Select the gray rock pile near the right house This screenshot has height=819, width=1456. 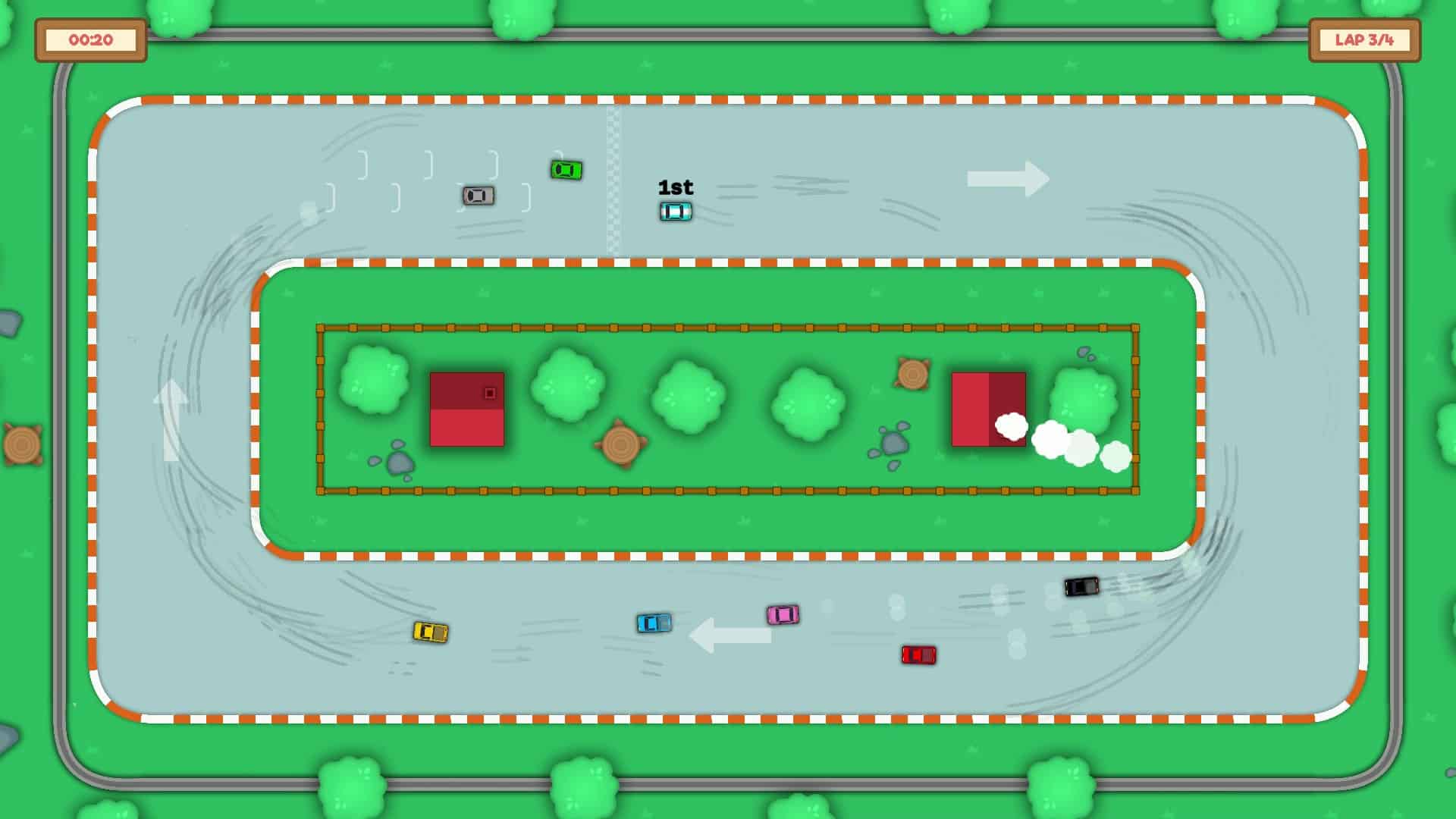893,444
